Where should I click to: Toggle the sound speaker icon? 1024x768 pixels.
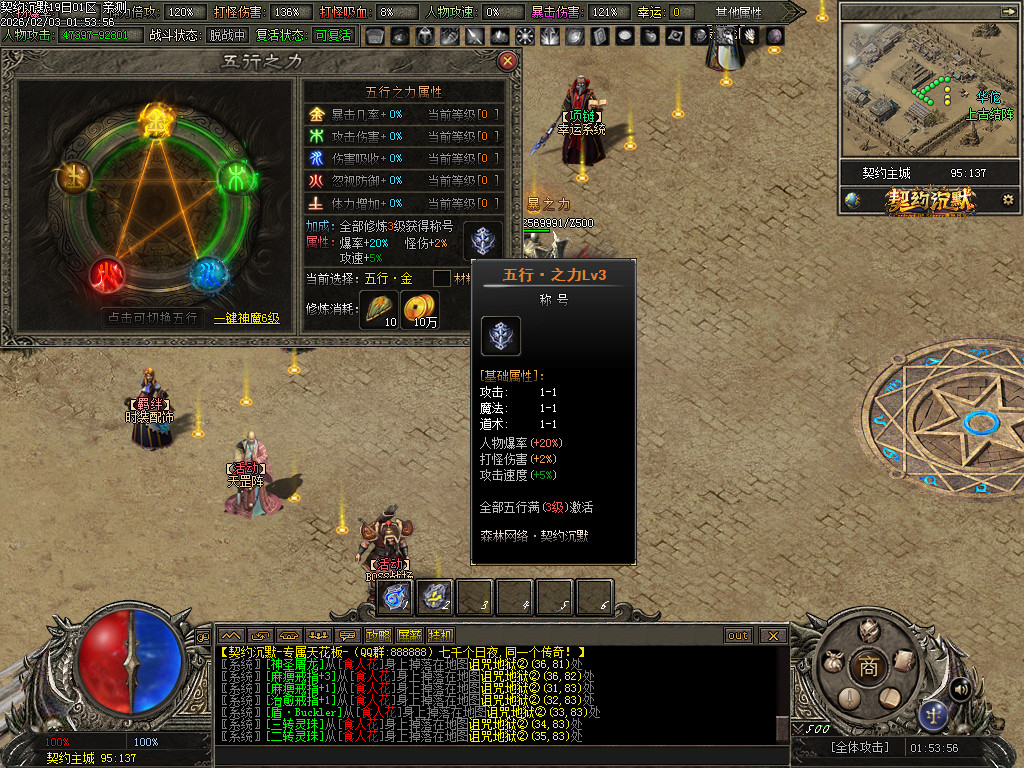click(x=960, y=688)
